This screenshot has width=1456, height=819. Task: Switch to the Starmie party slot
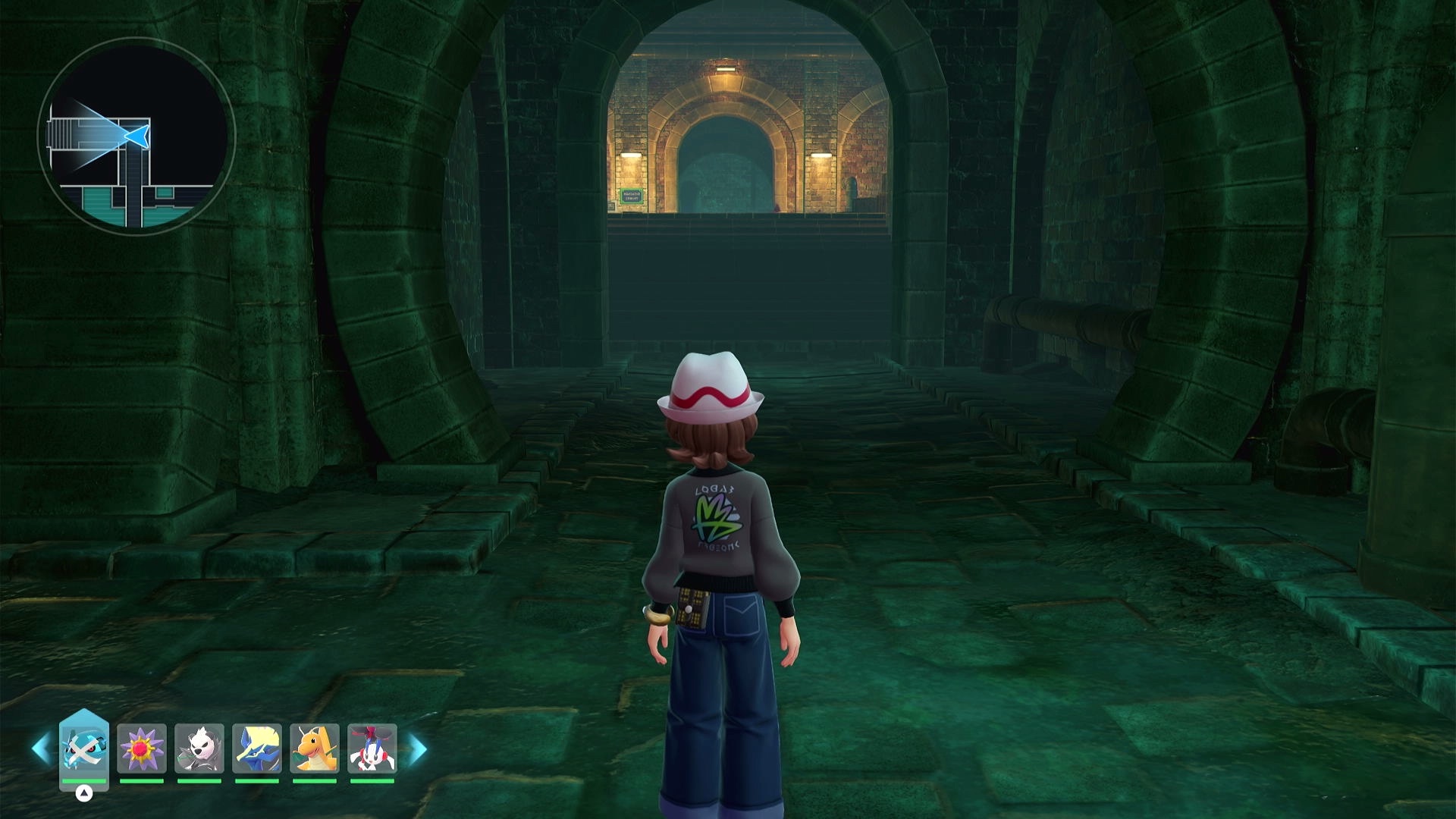tap(142, 748)
